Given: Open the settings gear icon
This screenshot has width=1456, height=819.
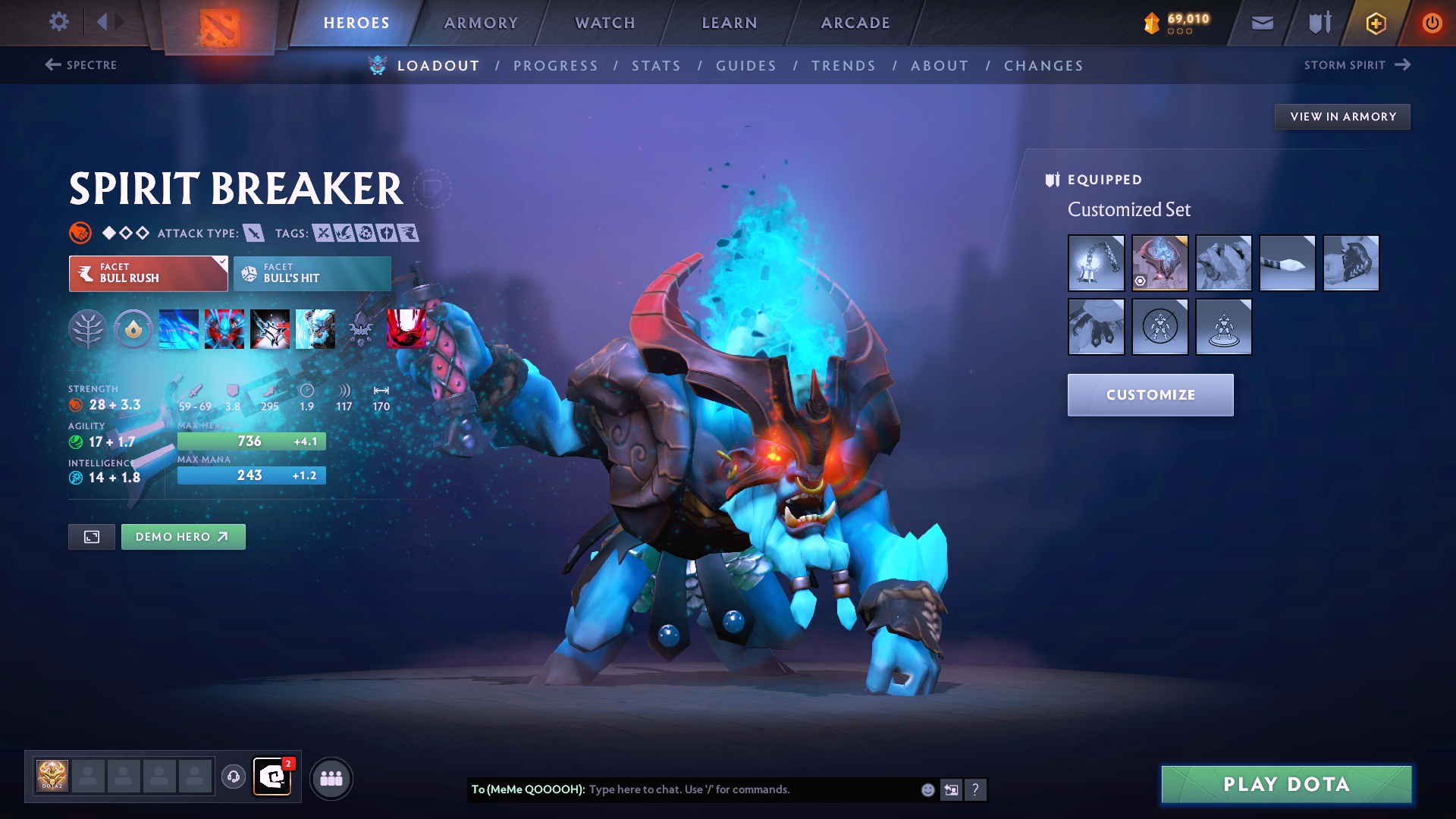Looking at the screenshot, I should click(59, 22).
